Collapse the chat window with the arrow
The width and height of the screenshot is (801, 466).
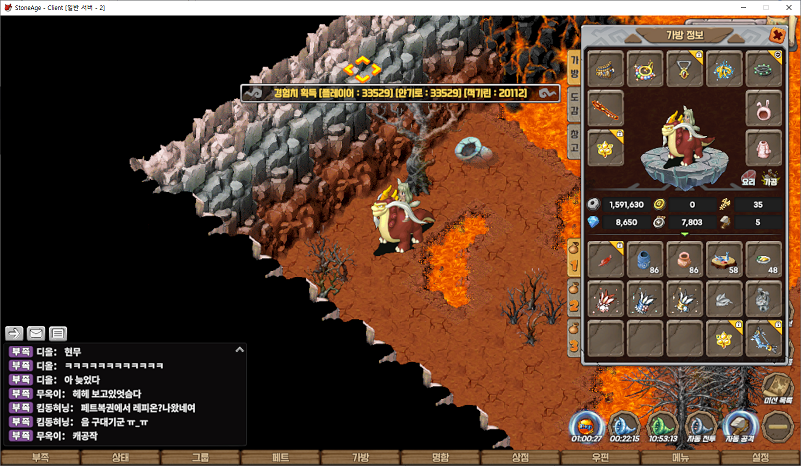tap(239, 349)
